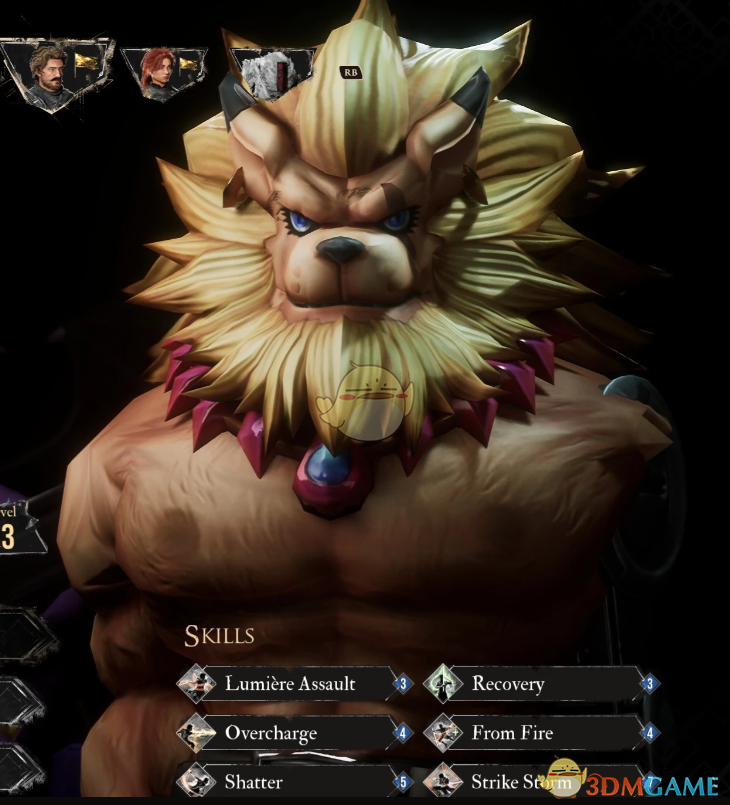Select the Recovery skill
Viewport: 730px width, 805px height.
pos(535,685)
